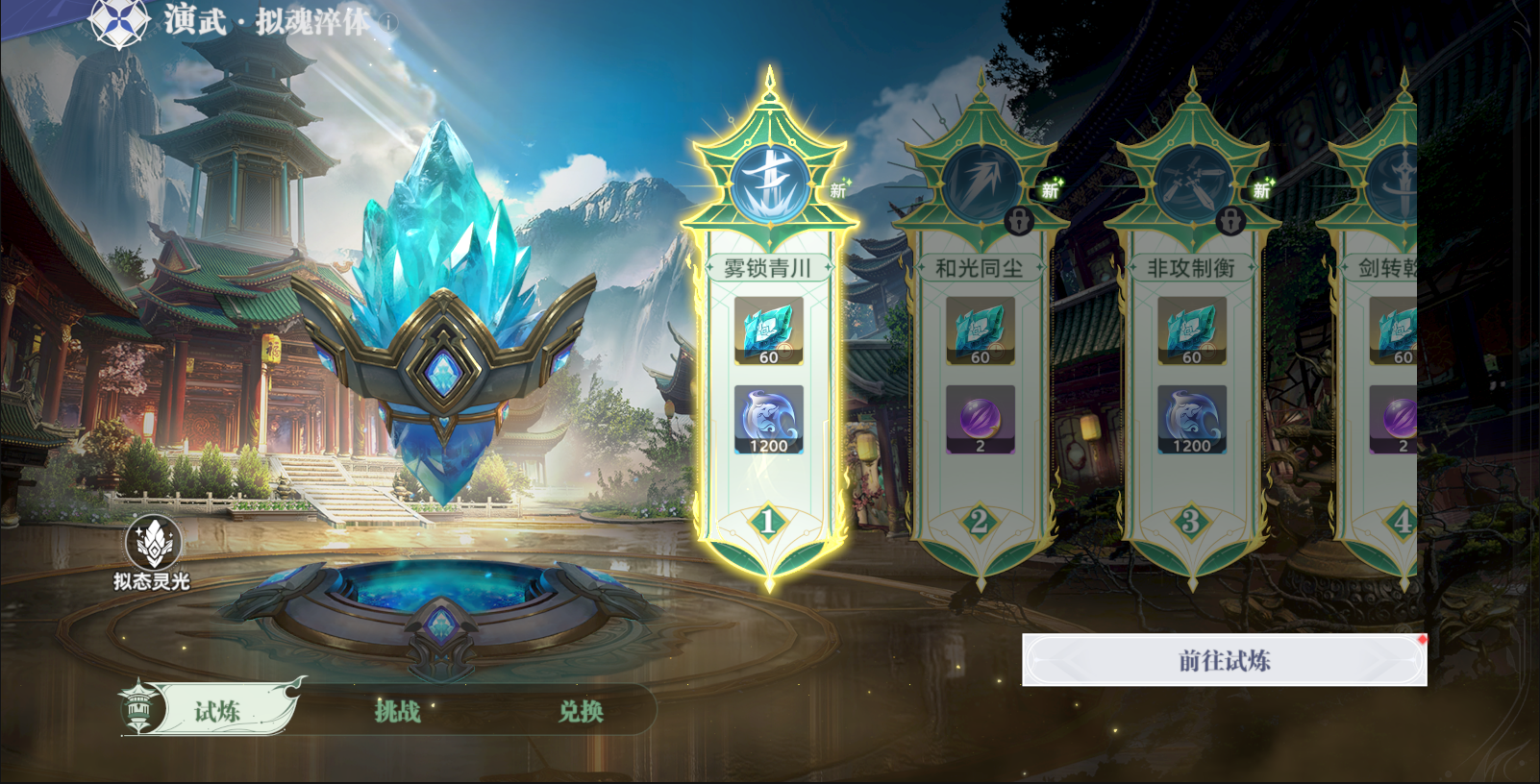Select the 和光同尘 trial card
This screenshot has height=784, width=1540.
point(980,384)
